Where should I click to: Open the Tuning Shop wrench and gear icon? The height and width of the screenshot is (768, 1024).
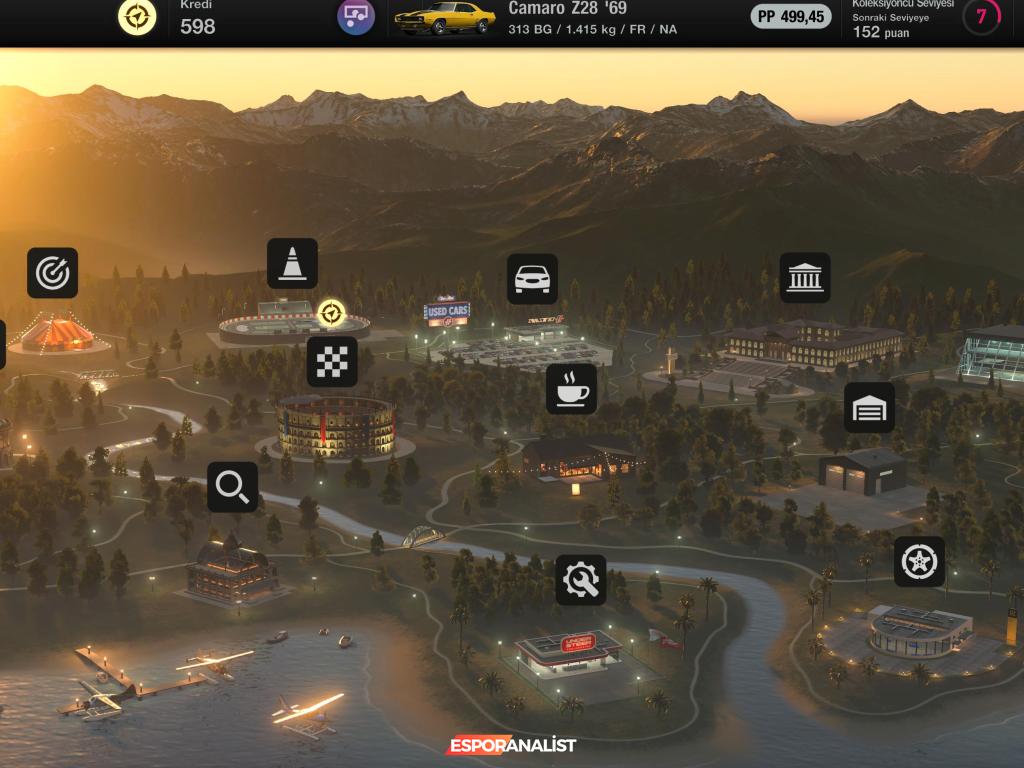[581, 580]
